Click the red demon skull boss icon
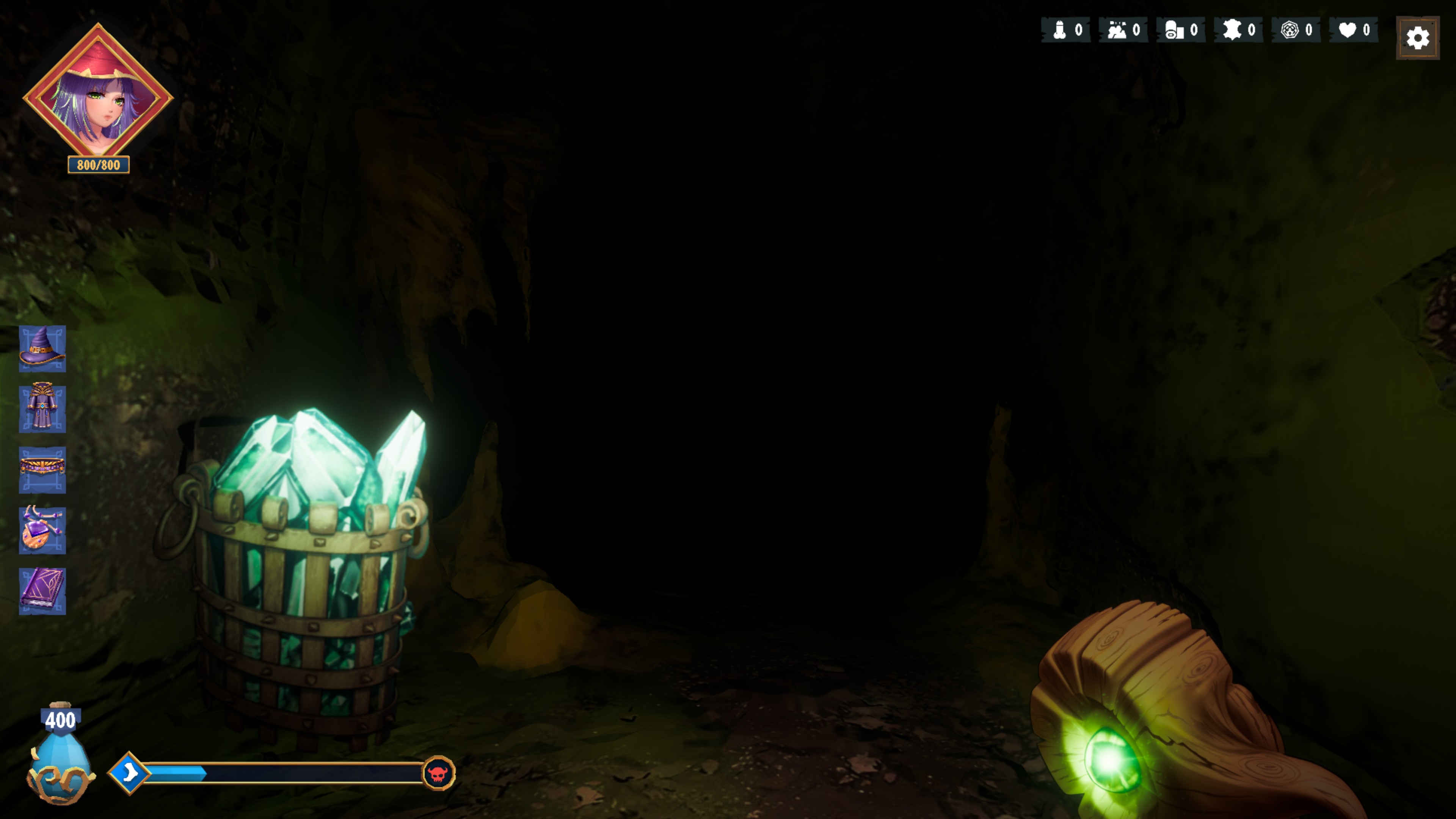Viewport: 1456px width, 819px height. click(x=438, y=773)
